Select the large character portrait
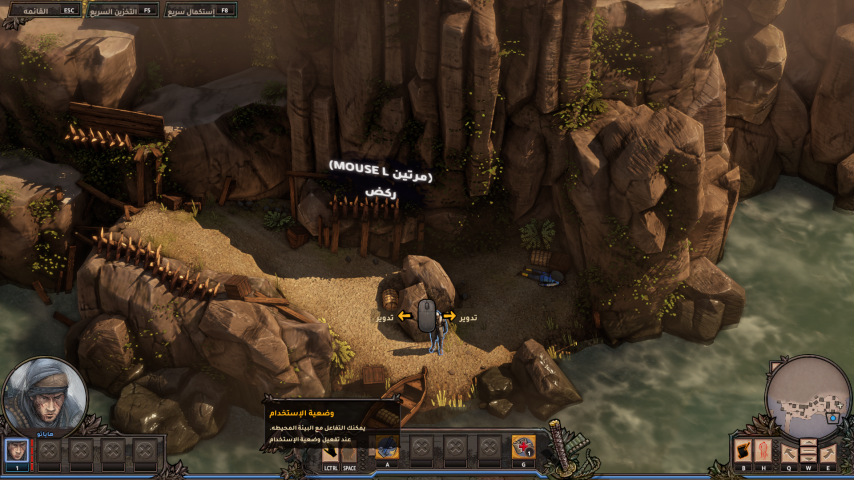Image resolution: width=854 pixels, height=480 pixels. [x=43, y=397]
